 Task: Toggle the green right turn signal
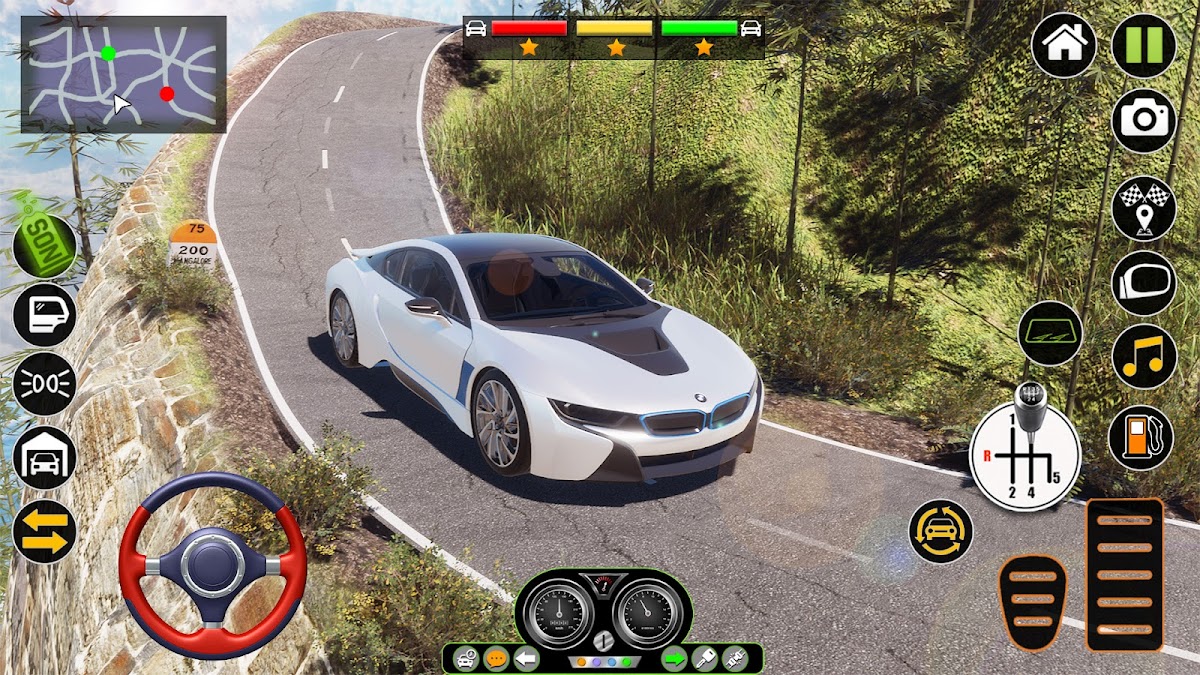point(675,658)
